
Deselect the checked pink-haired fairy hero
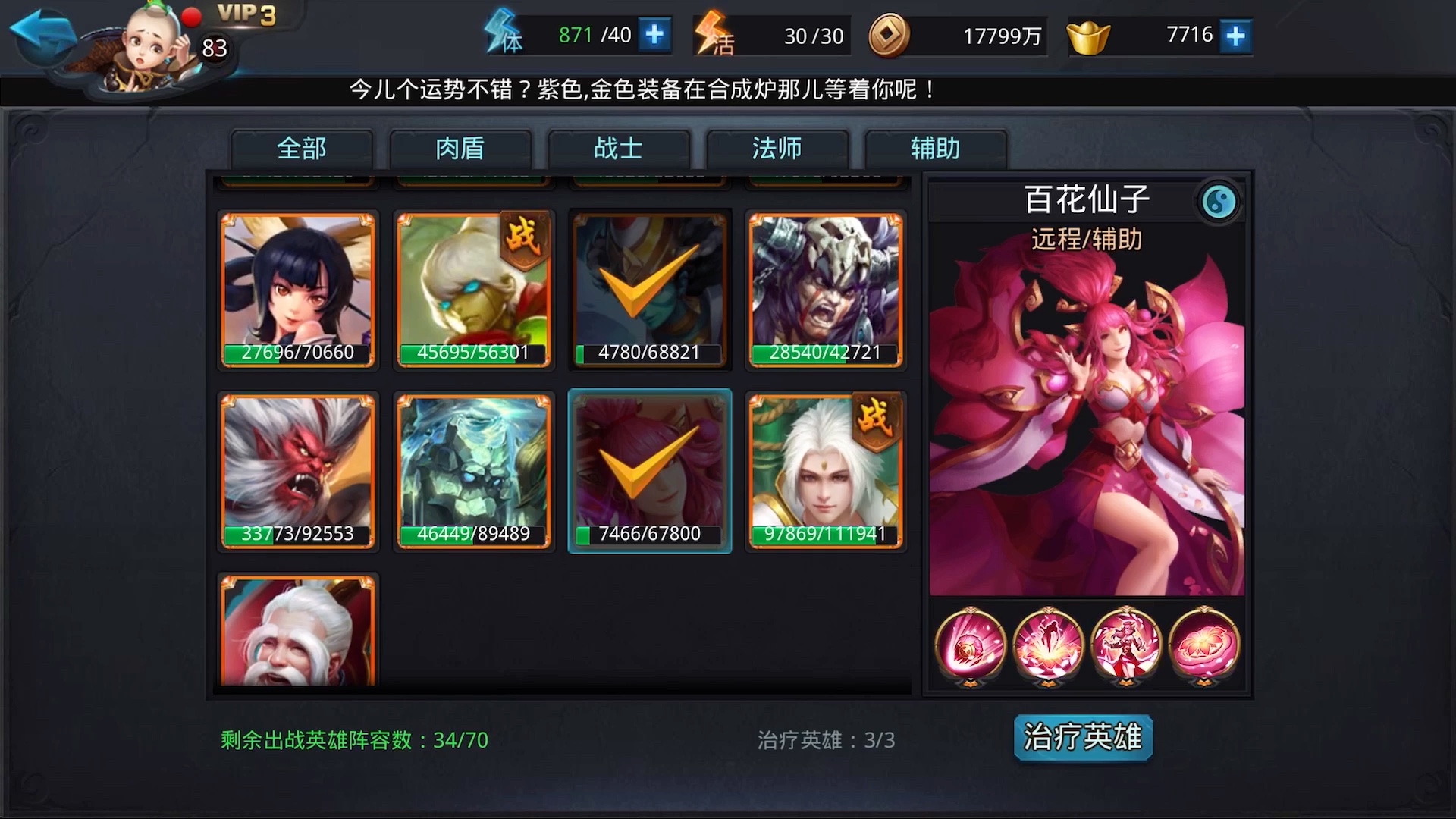pyautogui.click(x=648, y=470)
